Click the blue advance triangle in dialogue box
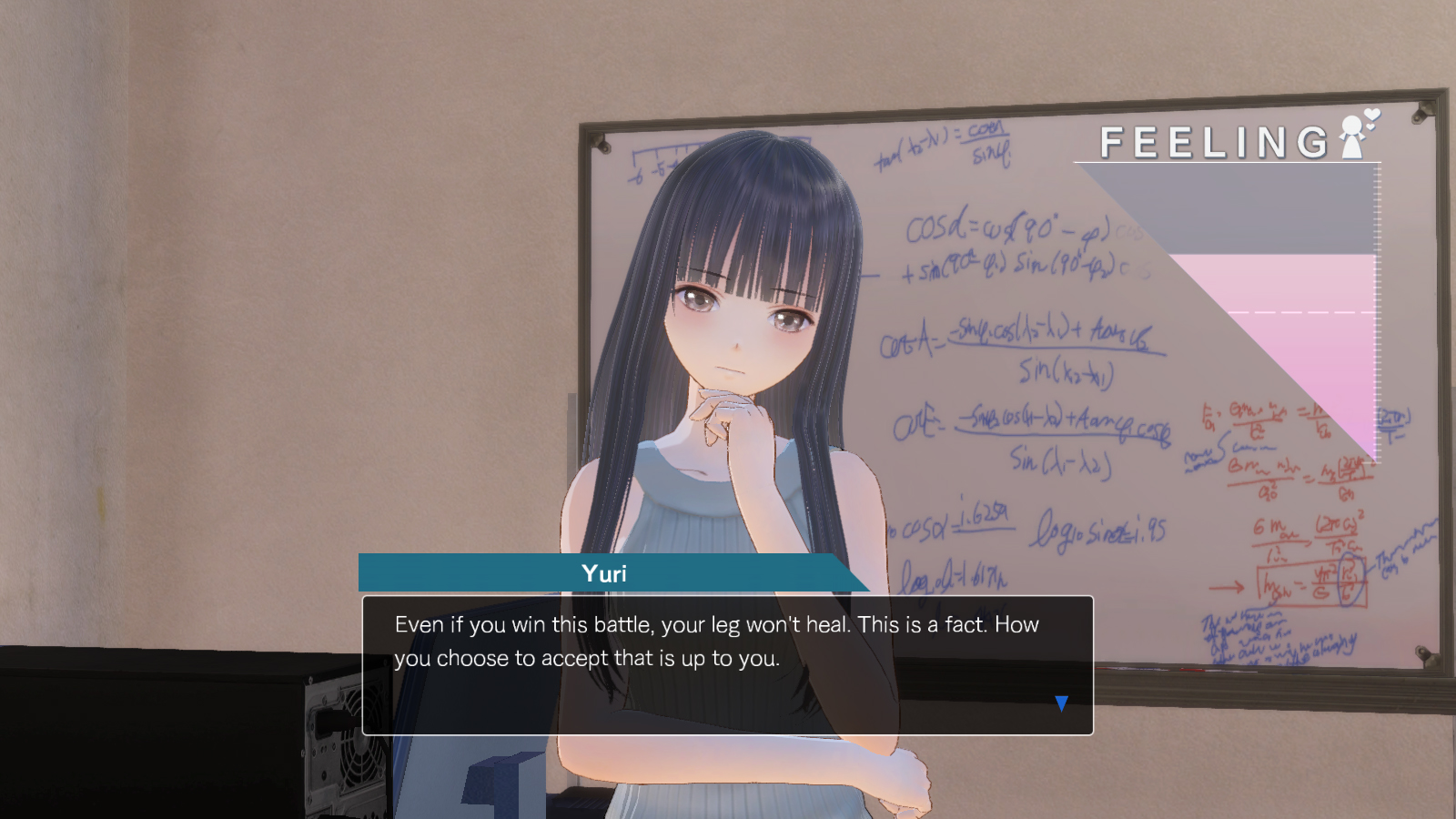The width and height of the screenshot is (1456, 819). pyautogui.click(x=1061, y=703)
